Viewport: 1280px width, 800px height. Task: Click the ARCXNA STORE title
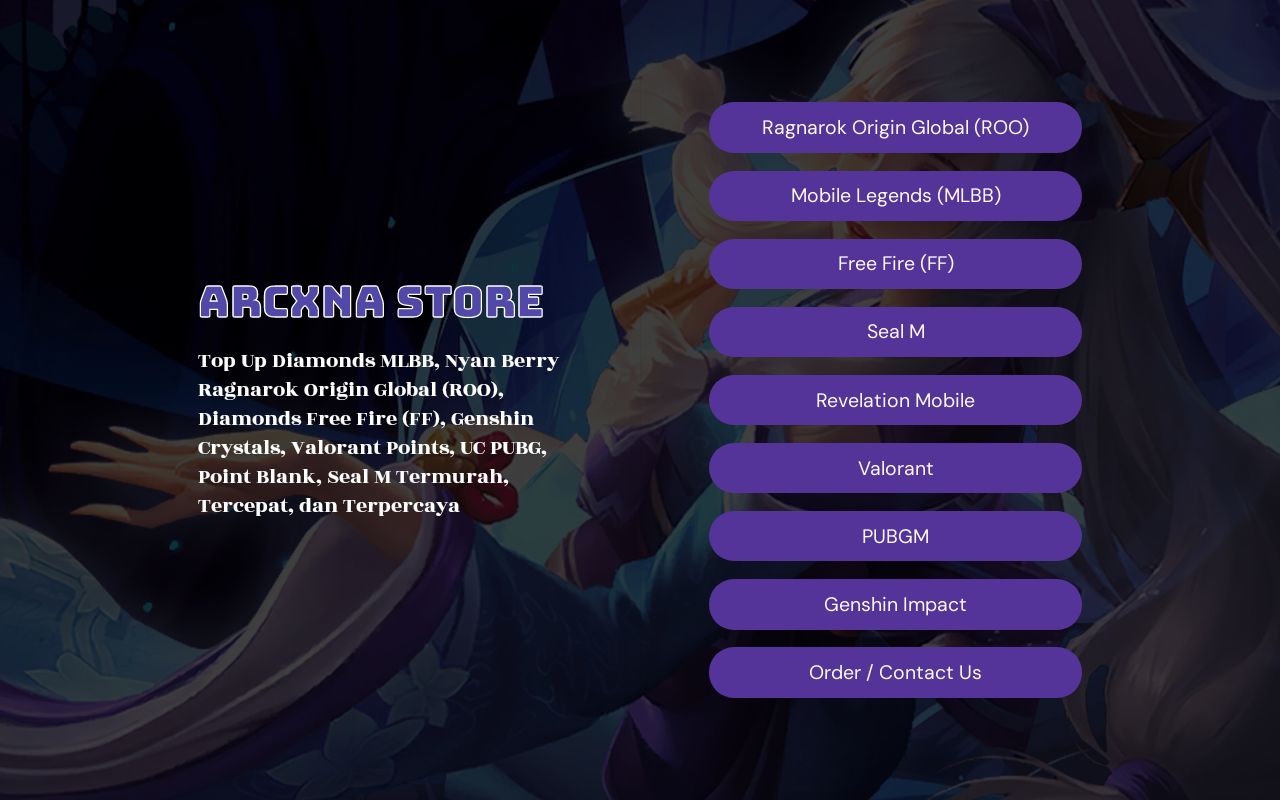tap(371, 300)
